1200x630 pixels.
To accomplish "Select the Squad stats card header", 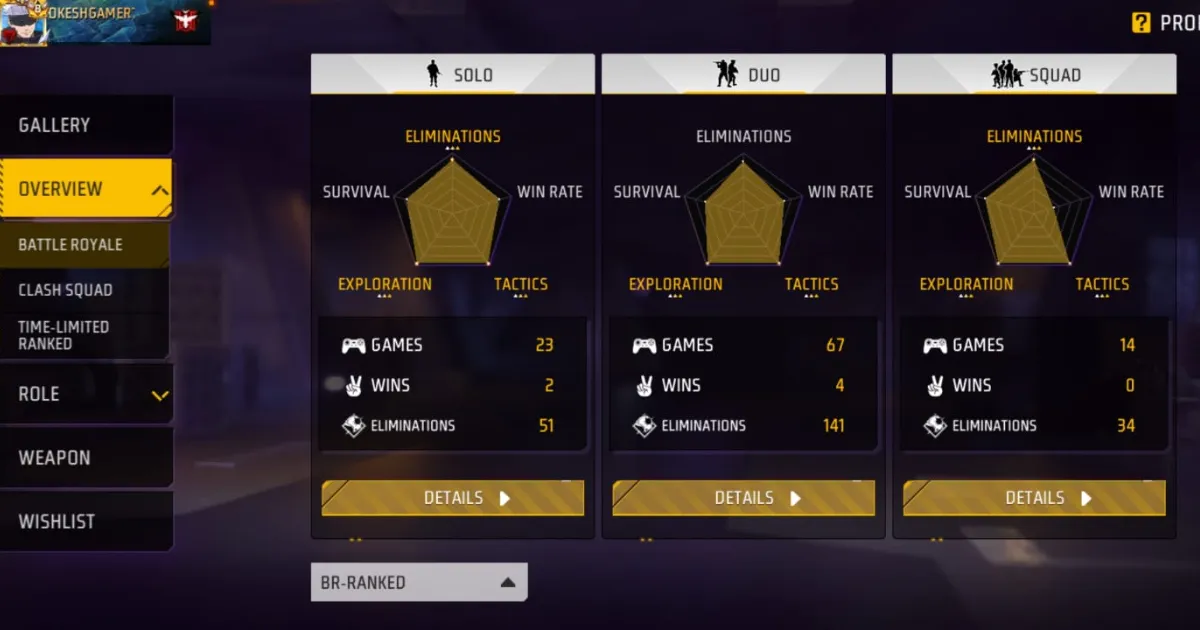I will (x=1035, y=75).
